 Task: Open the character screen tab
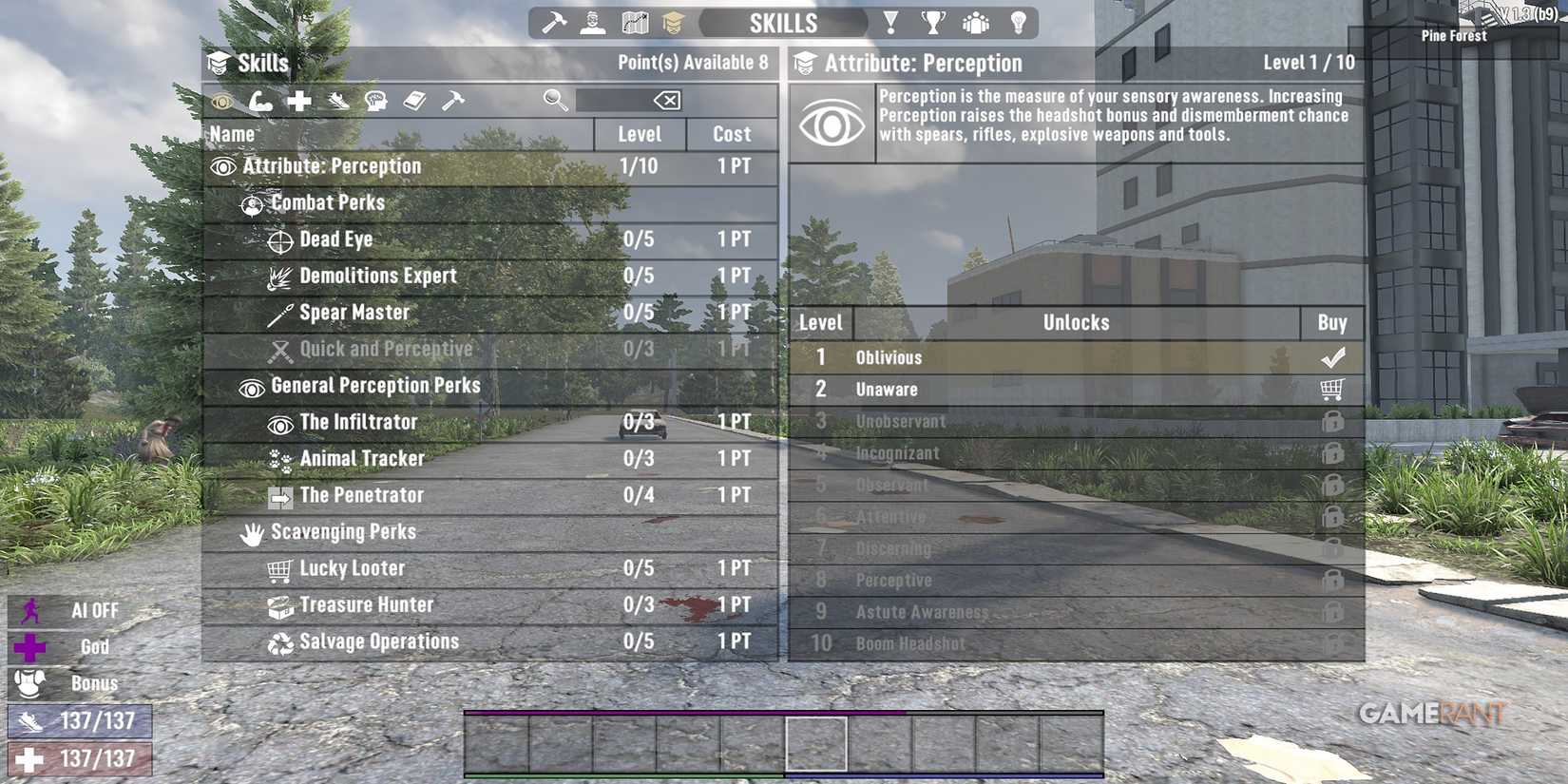(593, 22)
